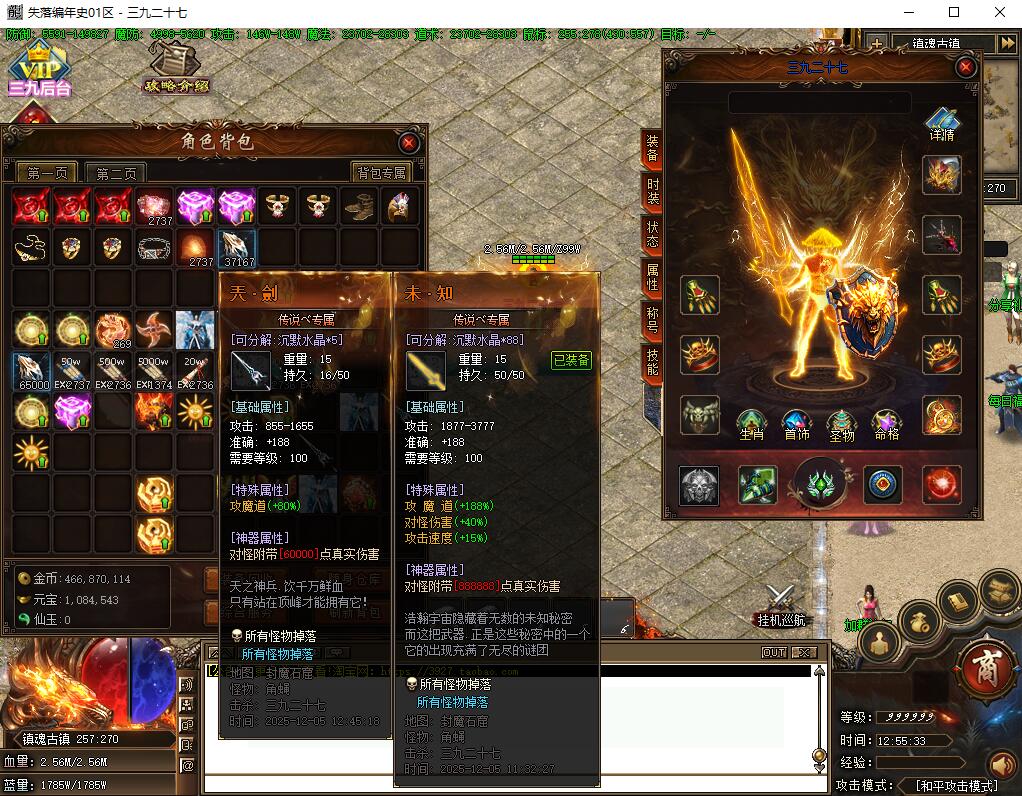Select the 称号 title tab
The image size is (1022, 796).
coord(652,320)
